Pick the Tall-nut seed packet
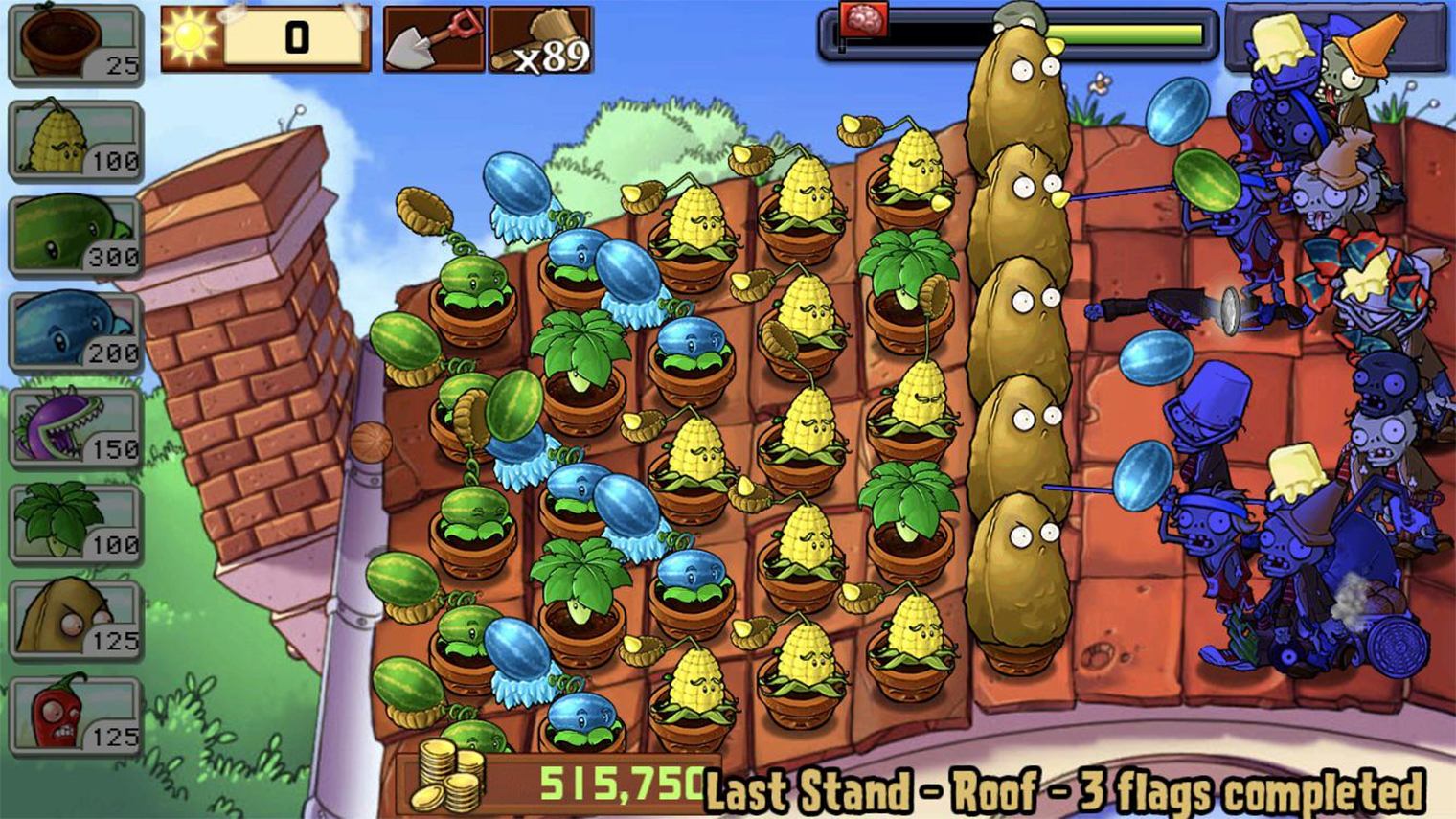1456x819 pixels. pos(75,620)
